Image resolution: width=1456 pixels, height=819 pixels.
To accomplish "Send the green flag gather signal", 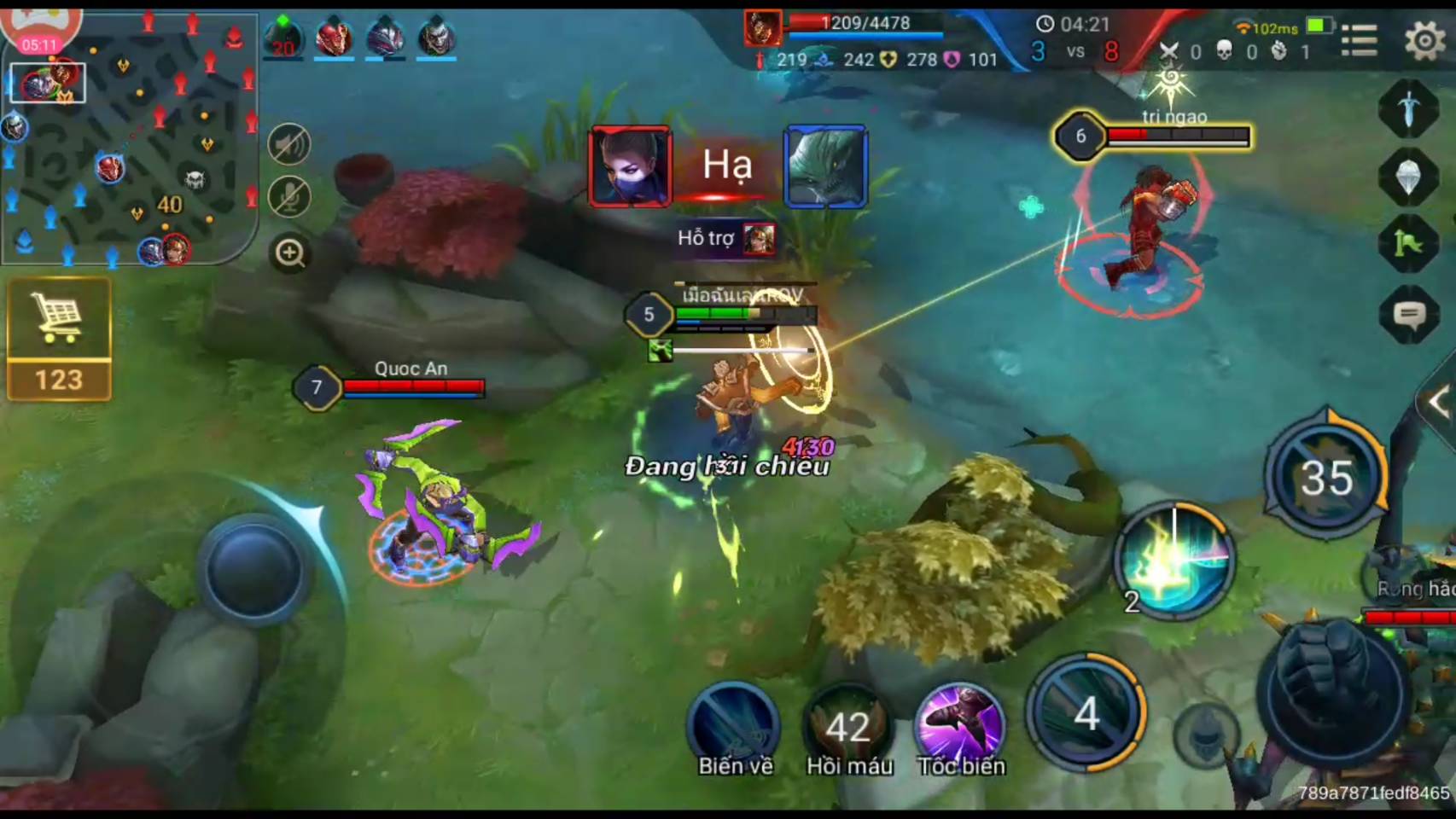I will (x=1409, y=245).
